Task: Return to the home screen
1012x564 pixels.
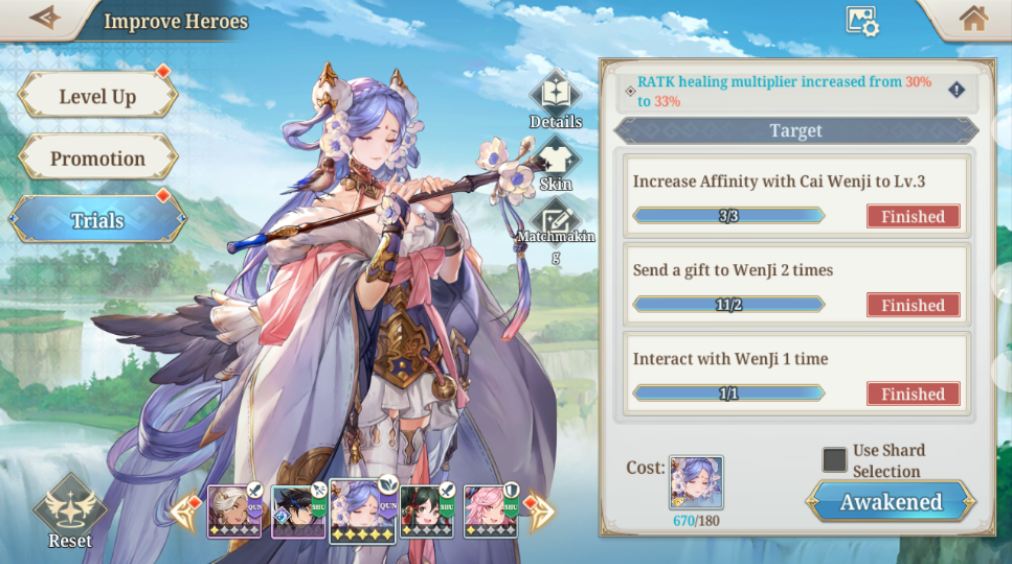Action: pyautogui.click(x=972, y=19)
